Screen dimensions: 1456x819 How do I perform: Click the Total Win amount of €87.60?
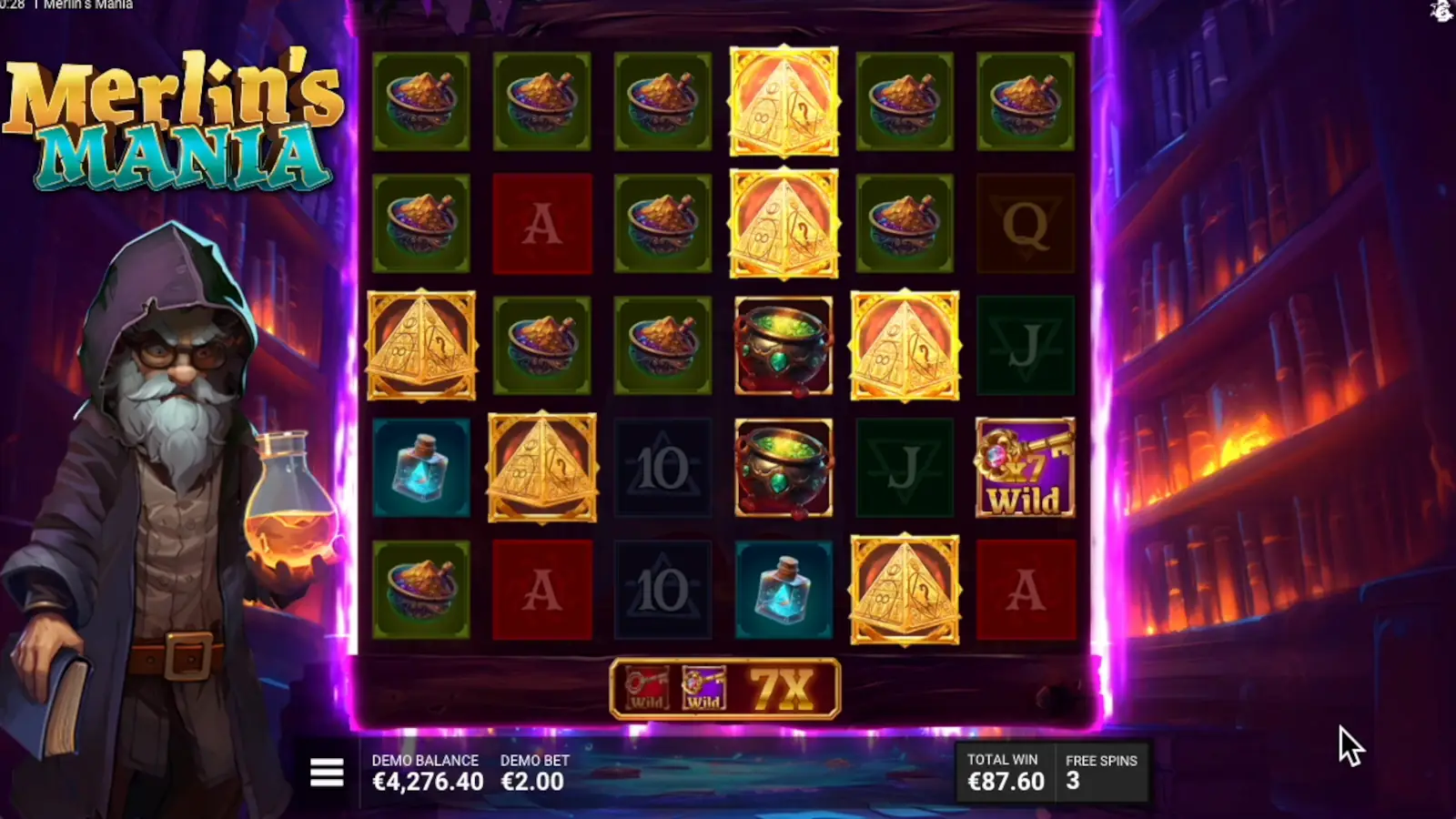(x=1006, y=780)
